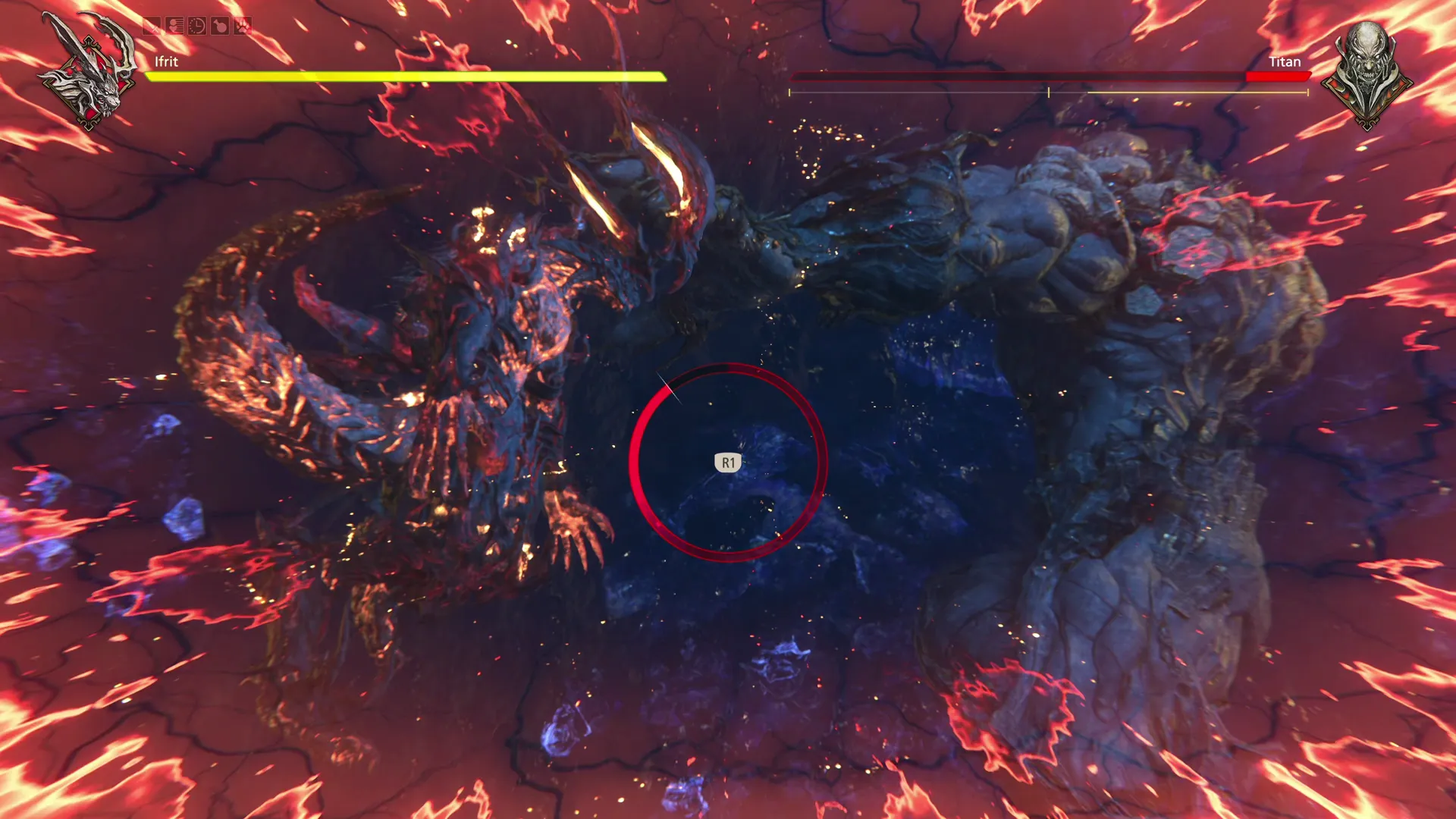Click the paw print accessory icon

[243, 27]
